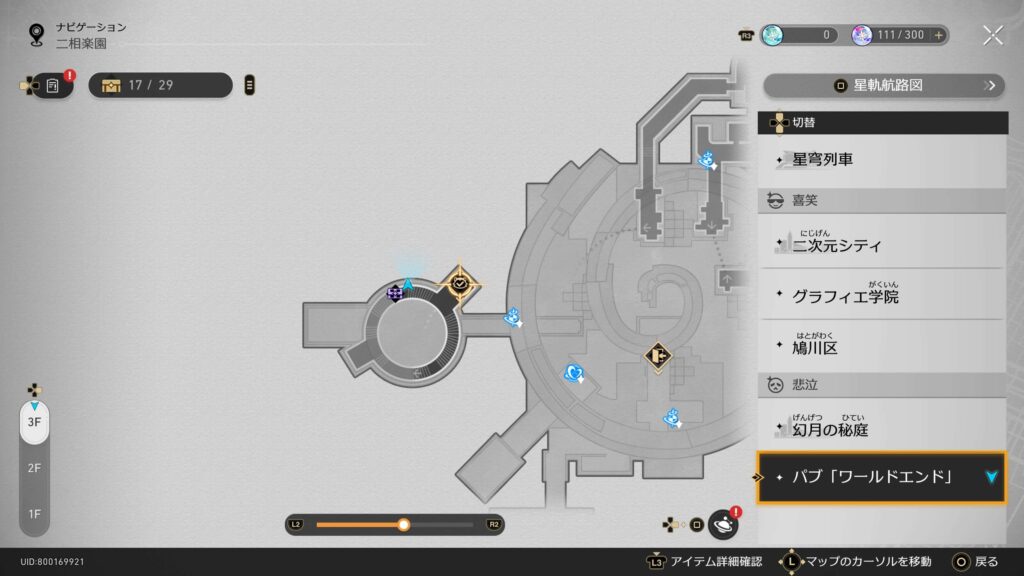Close the map with the X button
The image size is (1024, 576).
(x=992, y=35)
